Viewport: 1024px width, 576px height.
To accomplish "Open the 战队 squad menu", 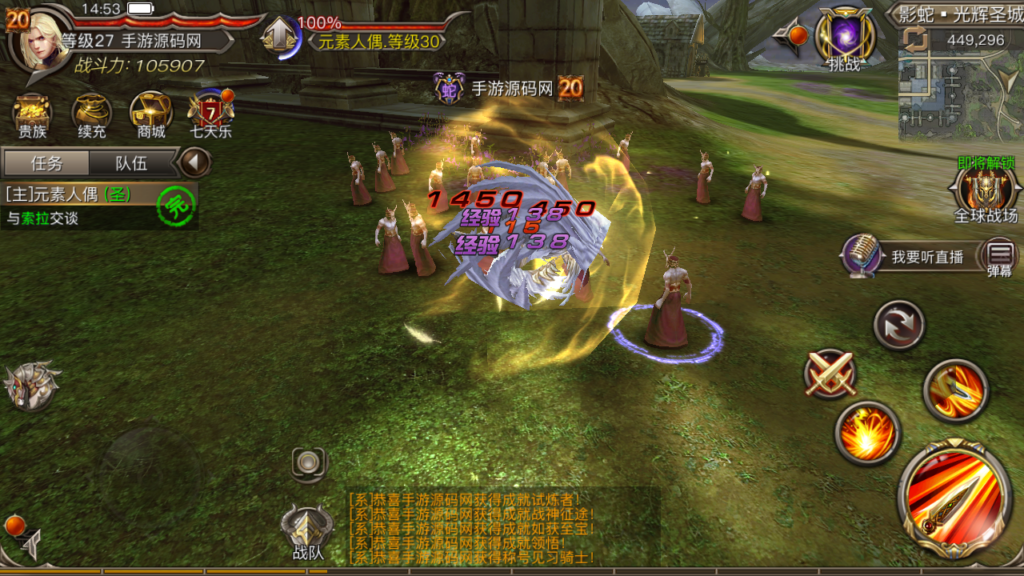I will tap(307, 532).
